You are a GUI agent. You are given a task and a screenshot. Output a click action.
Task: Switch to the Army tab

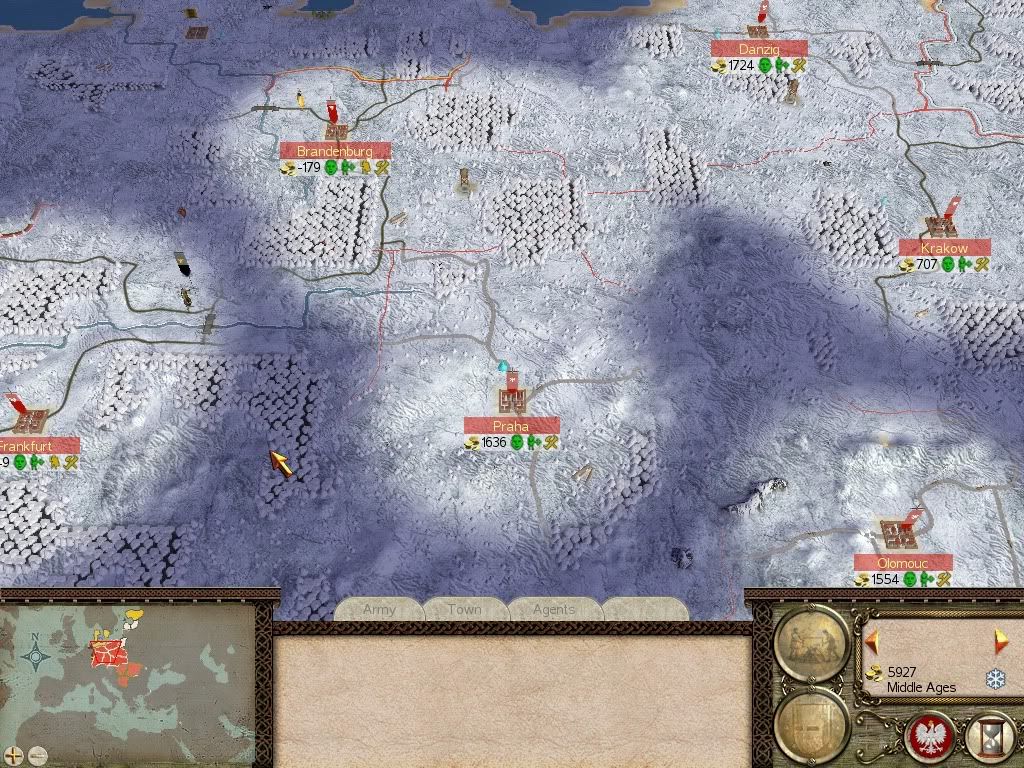(x=379, y=609)
